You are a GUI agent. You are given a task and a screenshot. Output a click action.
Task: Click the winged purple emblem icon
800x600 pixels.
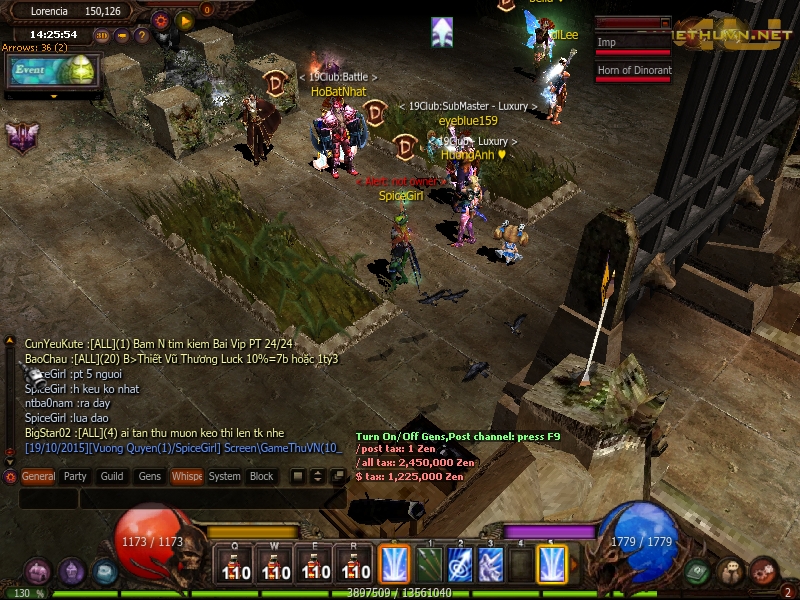point(22,137)
